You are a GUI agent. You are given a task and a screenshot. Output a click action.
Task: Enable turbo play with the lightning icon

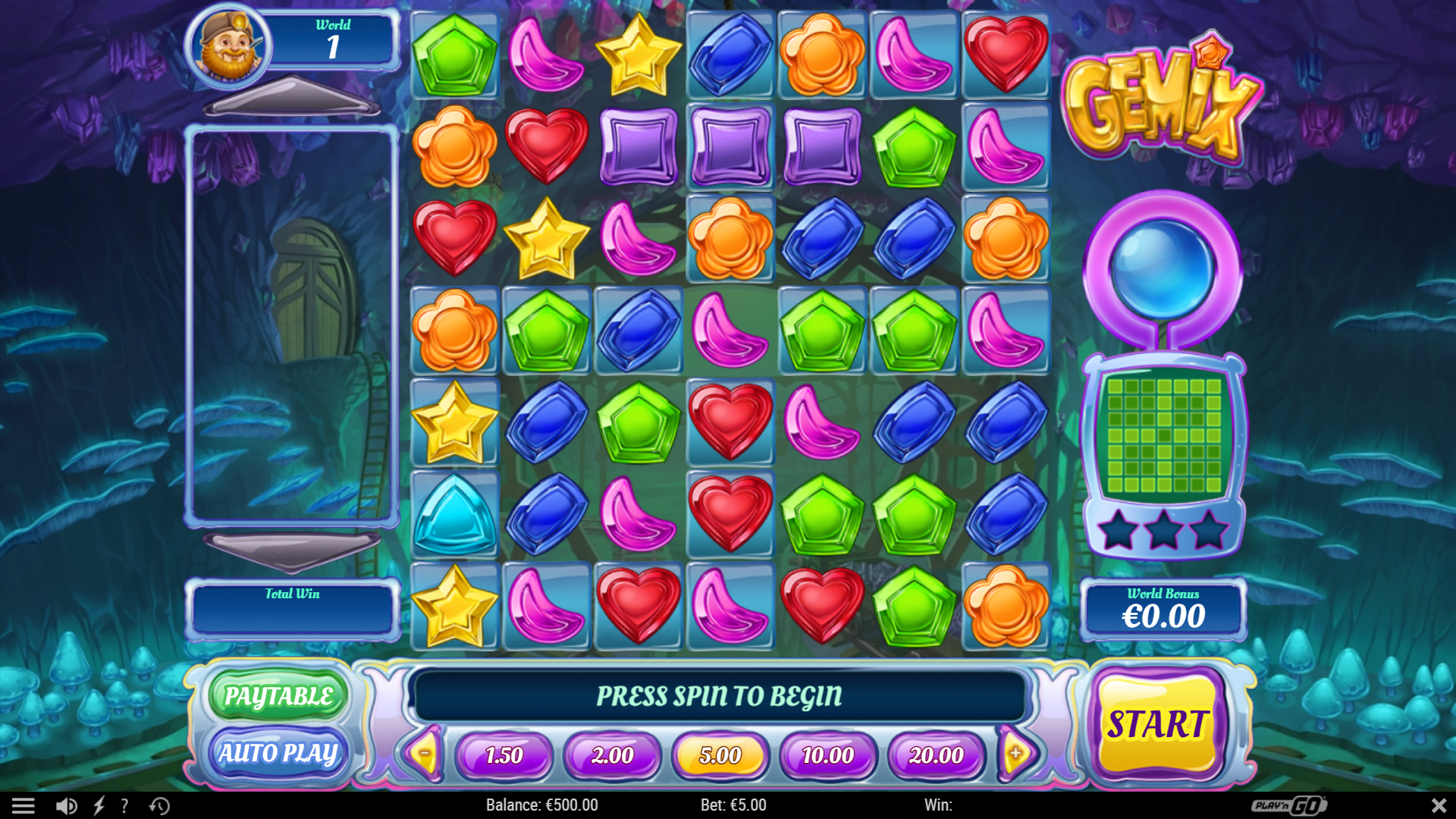[x=99, y=805]
